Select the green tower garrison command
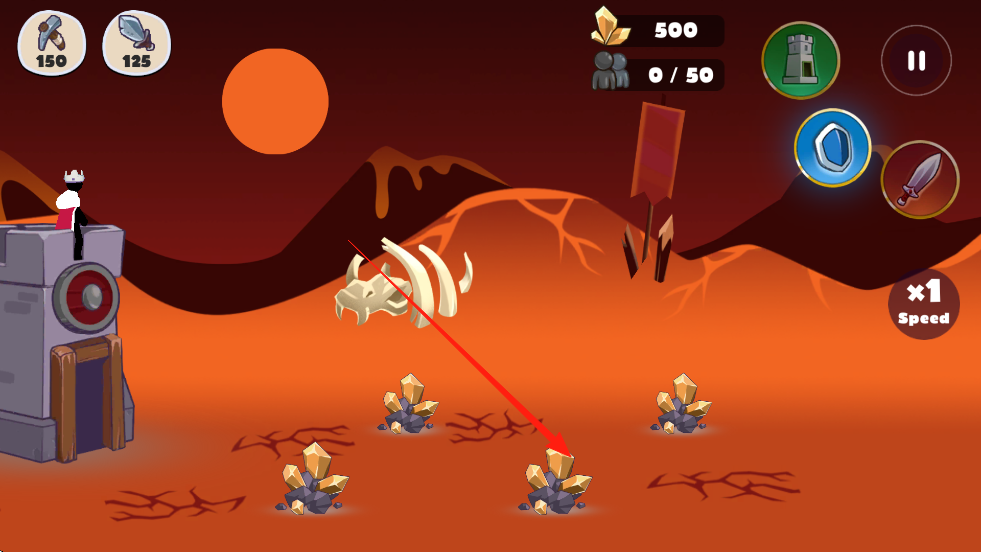Viewport: 981px width, 552px height. click(800, 60)
